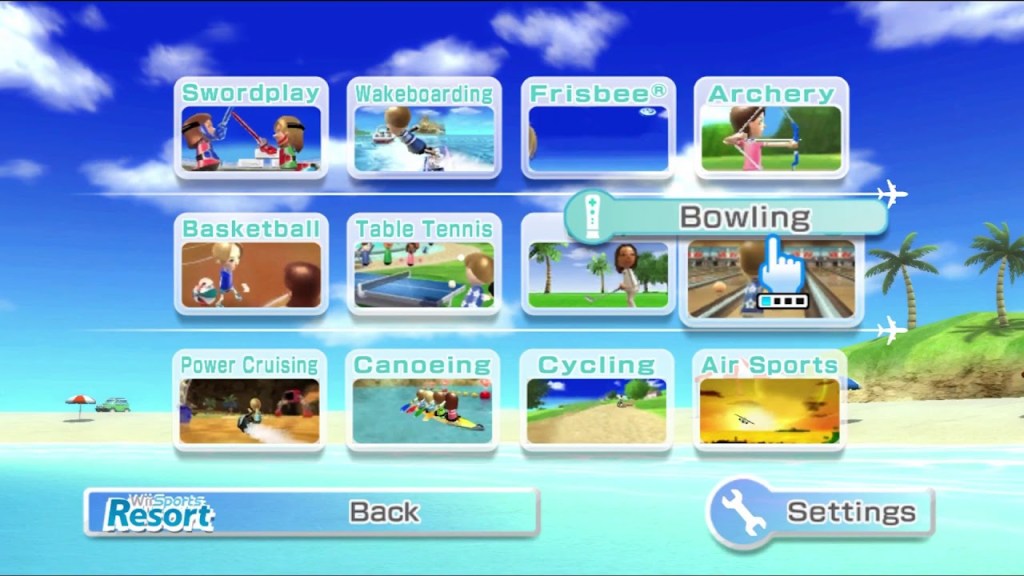Open Power Cruising
The image size is (1024, 576).
pyautogui.click(x=249, y=400)
